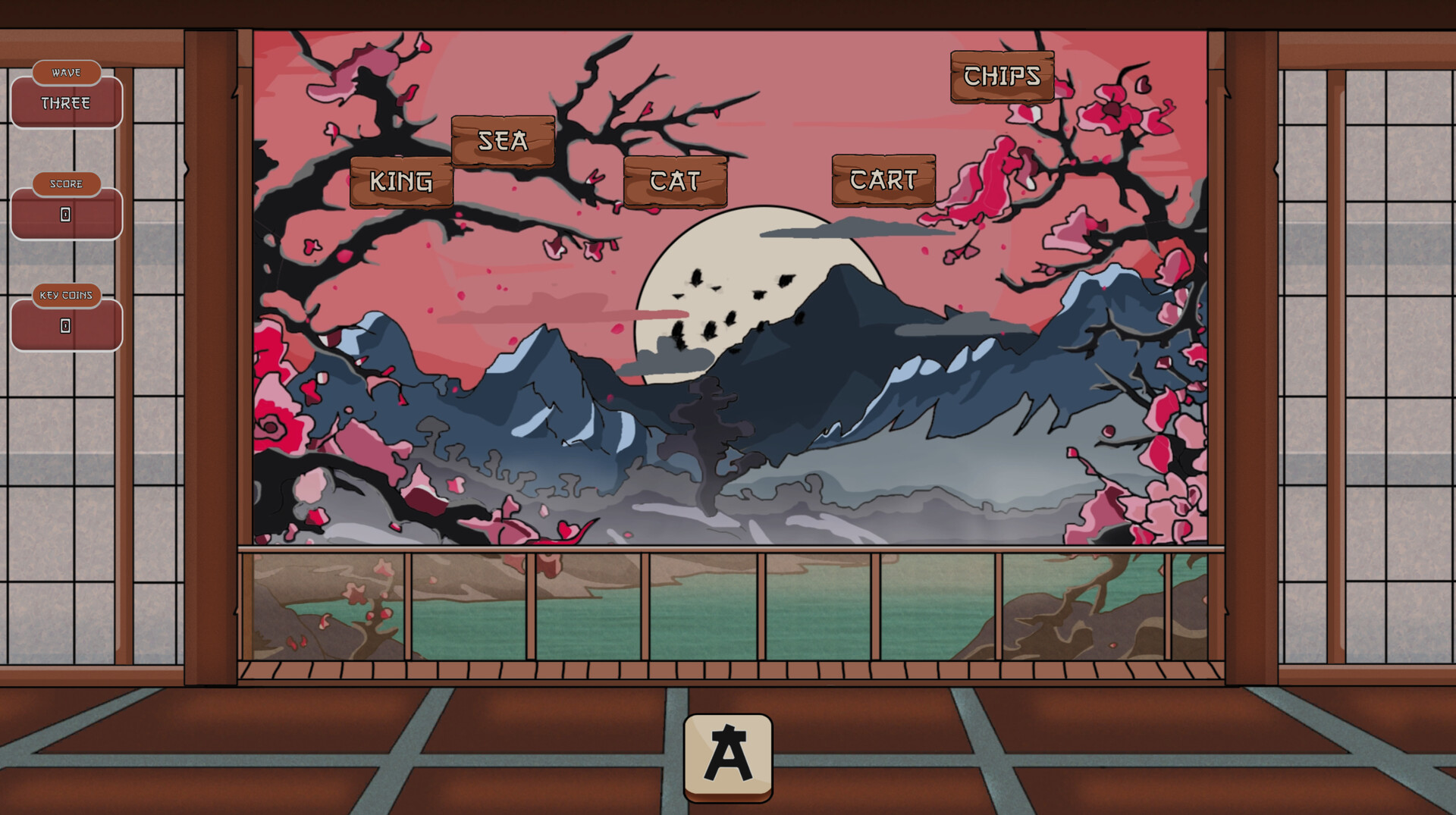Switch focus to the SEA word tab
This screenshot has height=815, width=1456.
(x=501, y=141)
